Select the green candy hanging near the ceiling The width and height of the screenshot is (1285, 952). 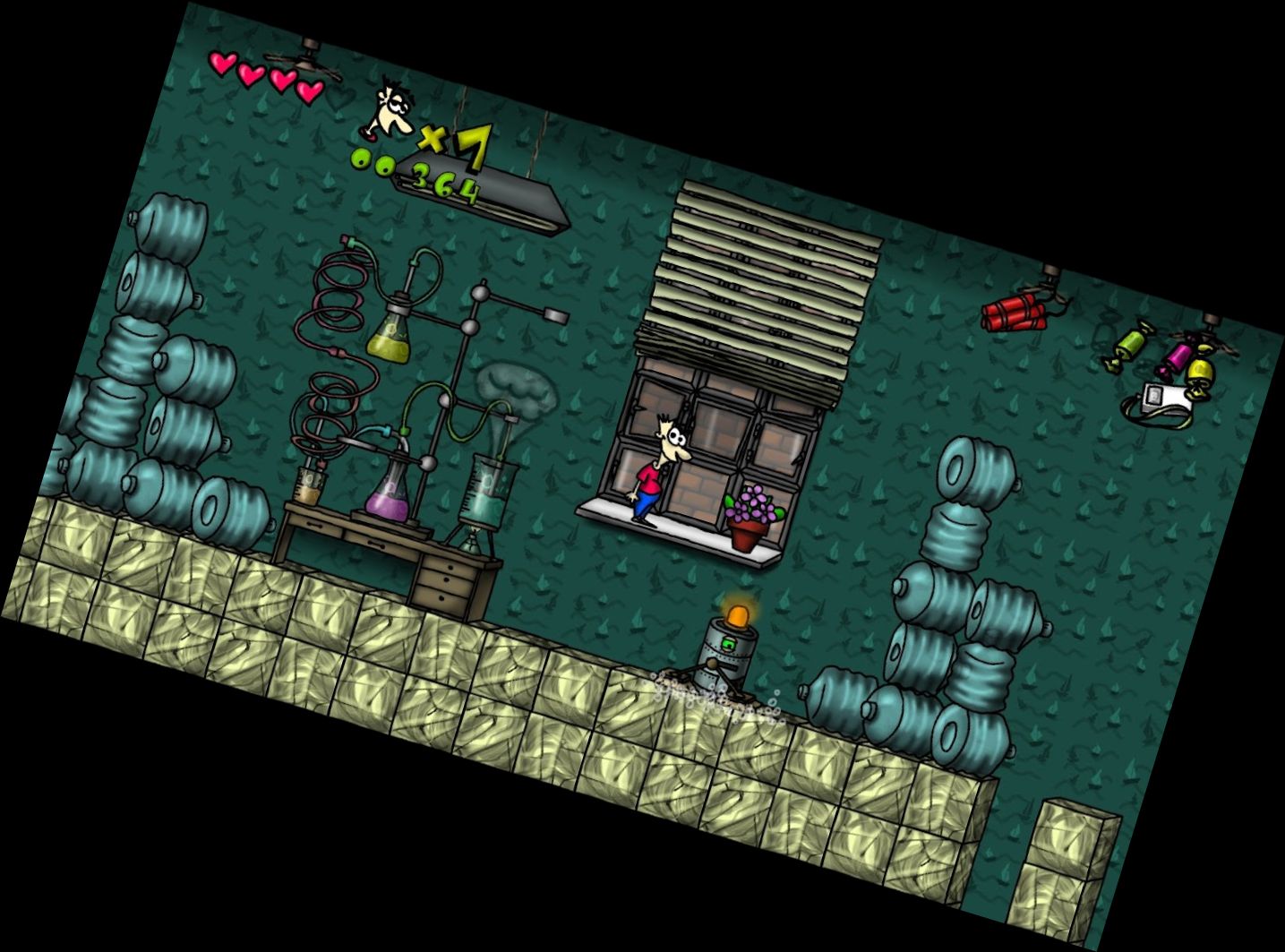click(x=1131, y=345)
